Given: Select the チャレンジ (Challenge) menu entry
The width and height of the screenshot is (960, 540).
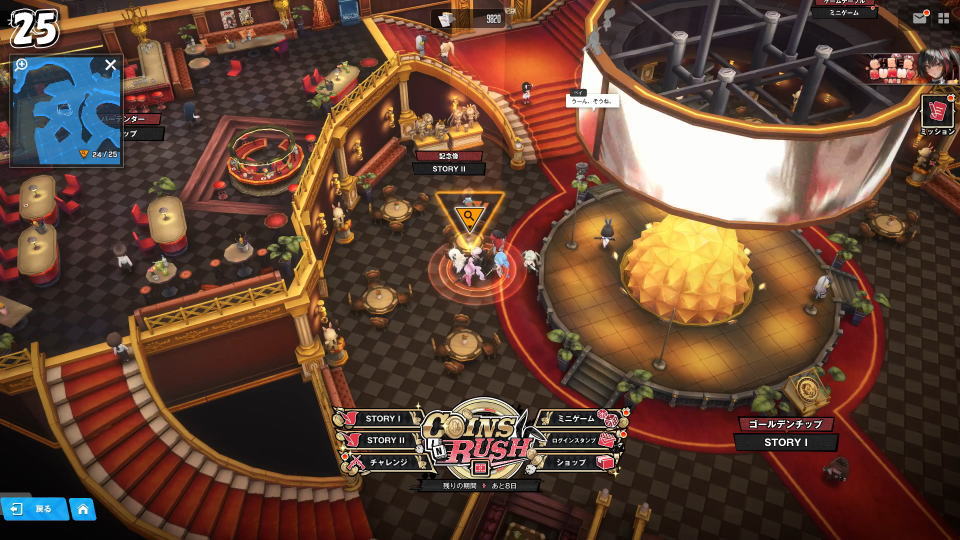Looking at the screenshot, I should click(x=383, y=463).
